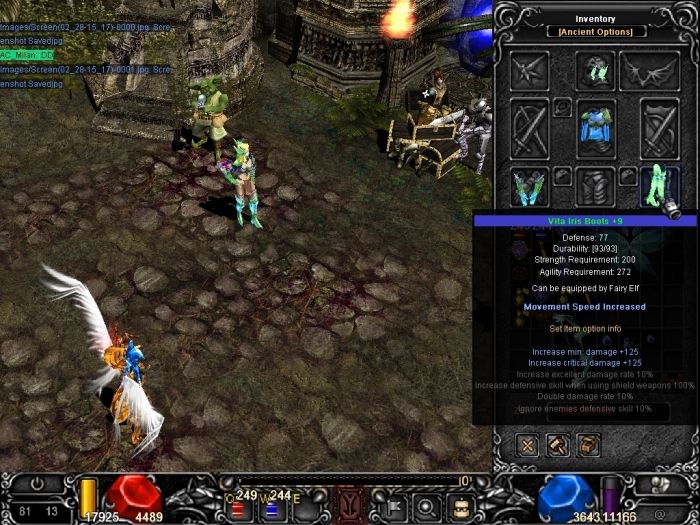Click the empty pendant slot

click(x=564, y=106)
